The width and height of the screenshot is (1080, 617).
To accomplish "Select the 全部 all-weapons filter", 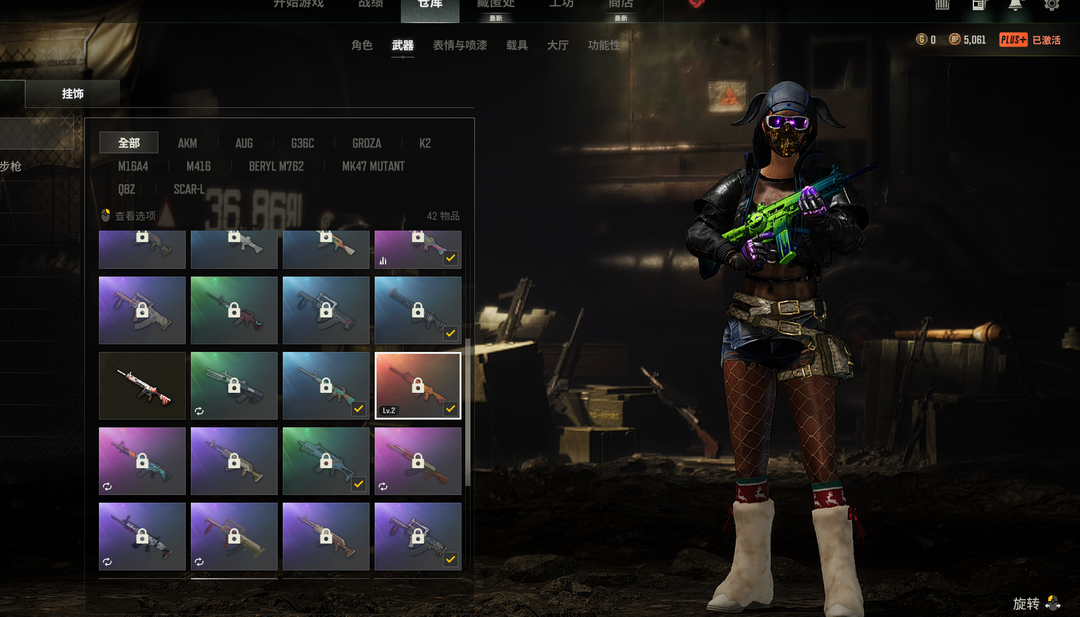I will pyautogui.click(x=129, y=143).
